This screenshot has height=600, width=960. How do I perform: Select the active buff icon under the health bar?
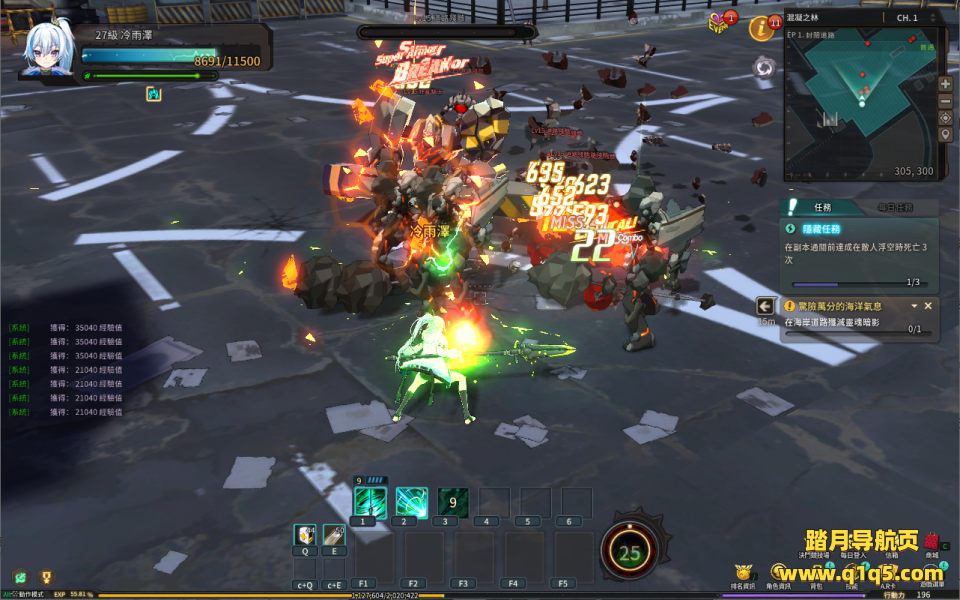coord(153,94)
